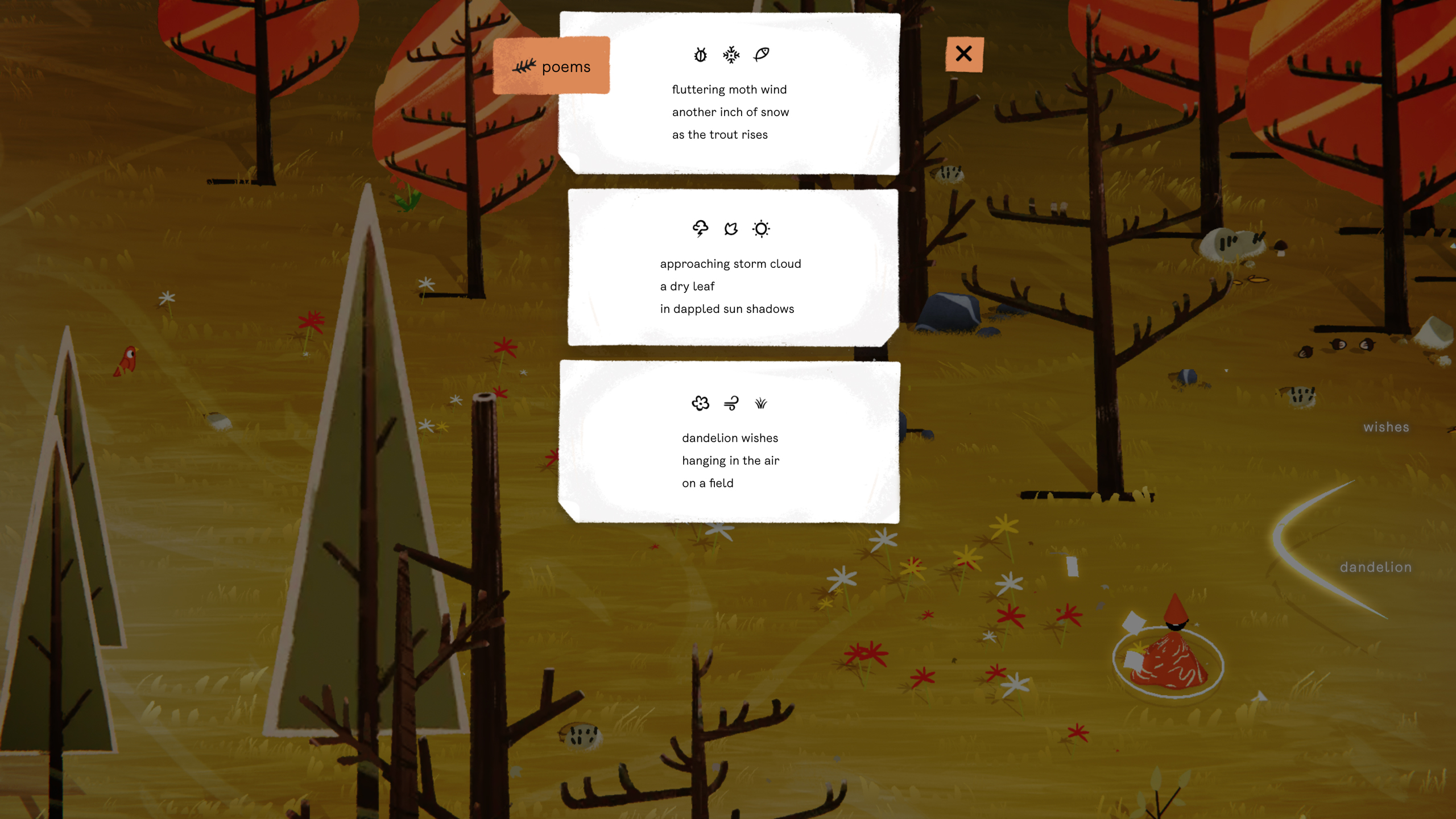The image size is (1456, 819).
Task: Select the grass icon on the third poem
Action: (x=760, y=403)
